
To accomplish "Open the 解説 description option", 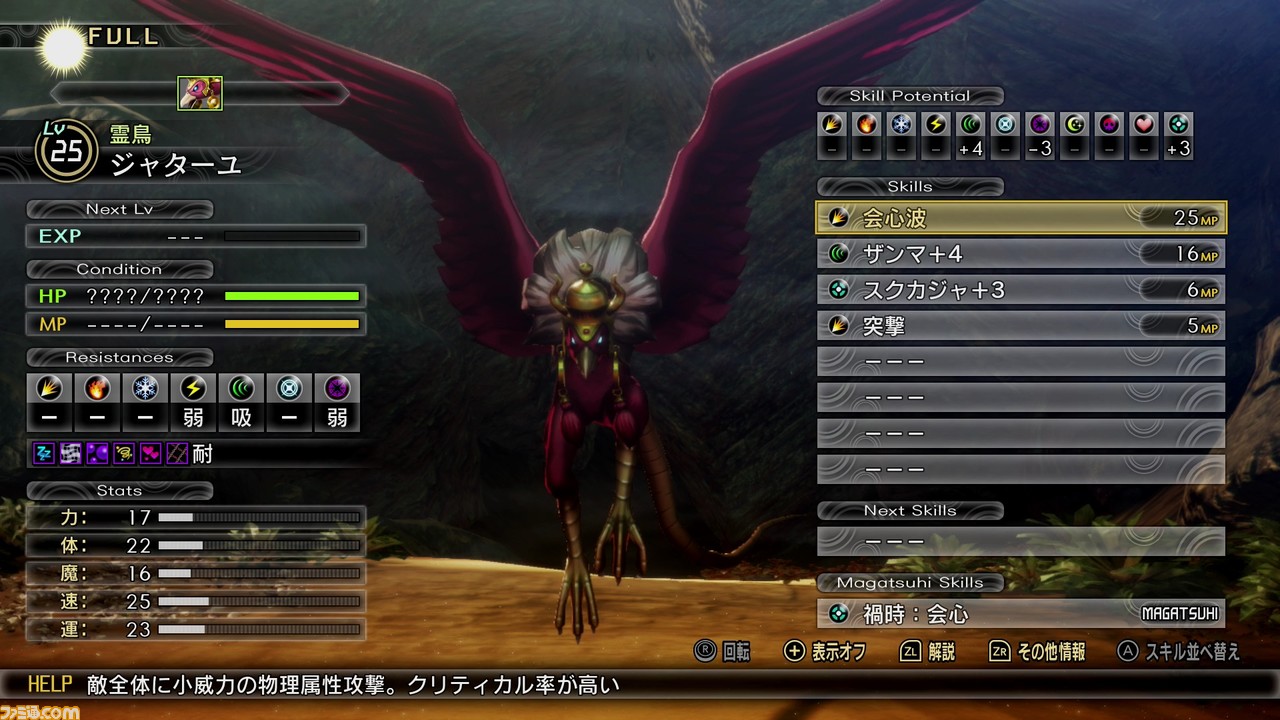I will (928, 652).
